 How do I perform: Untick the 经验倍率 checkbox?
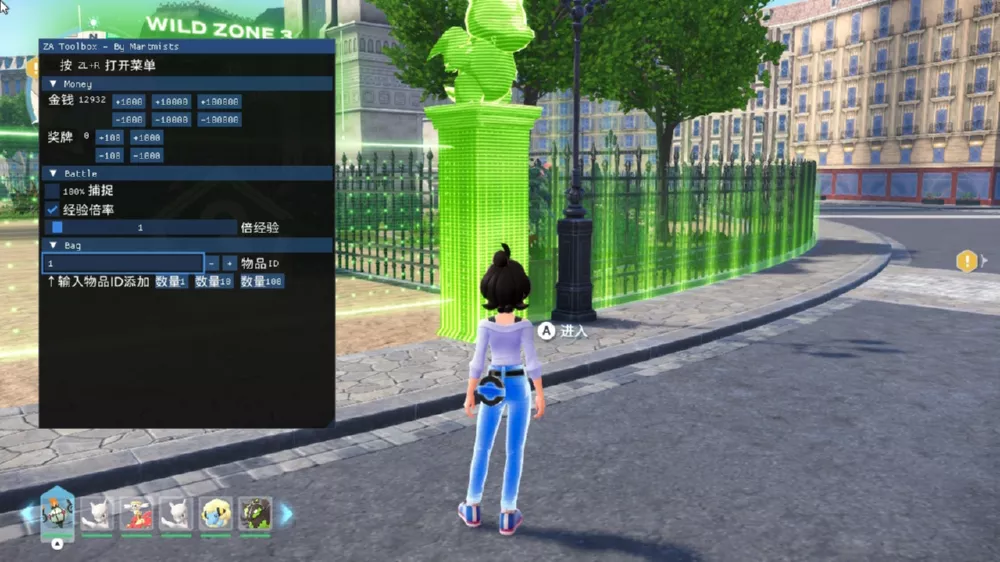coord(52,209)
